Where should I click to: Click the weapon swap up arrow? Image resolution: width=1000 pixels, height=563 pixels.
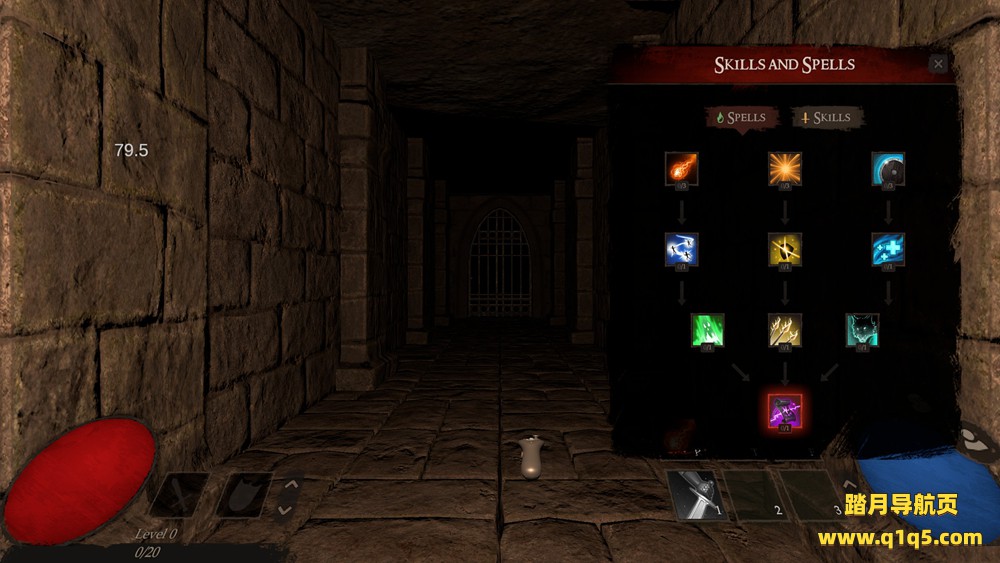(x=286, y=486)
